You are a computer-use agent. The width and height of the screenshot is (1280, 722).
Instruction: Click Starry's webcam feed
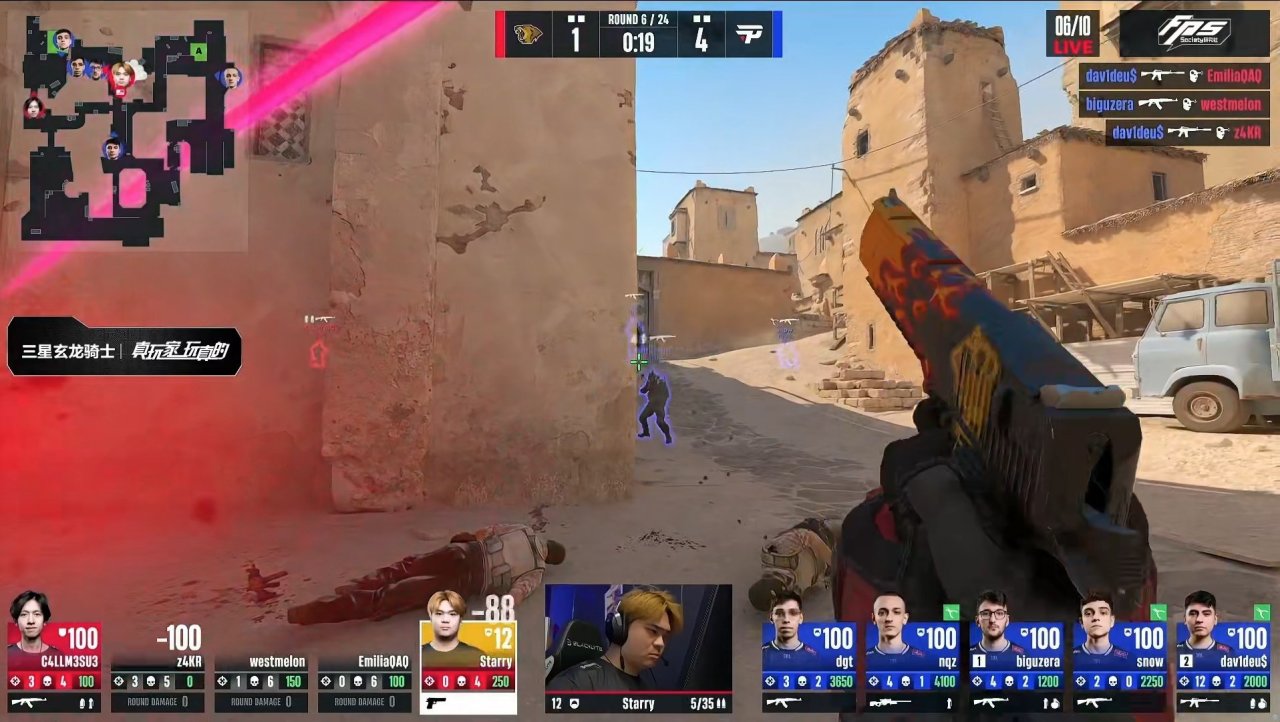pos(638,638)
